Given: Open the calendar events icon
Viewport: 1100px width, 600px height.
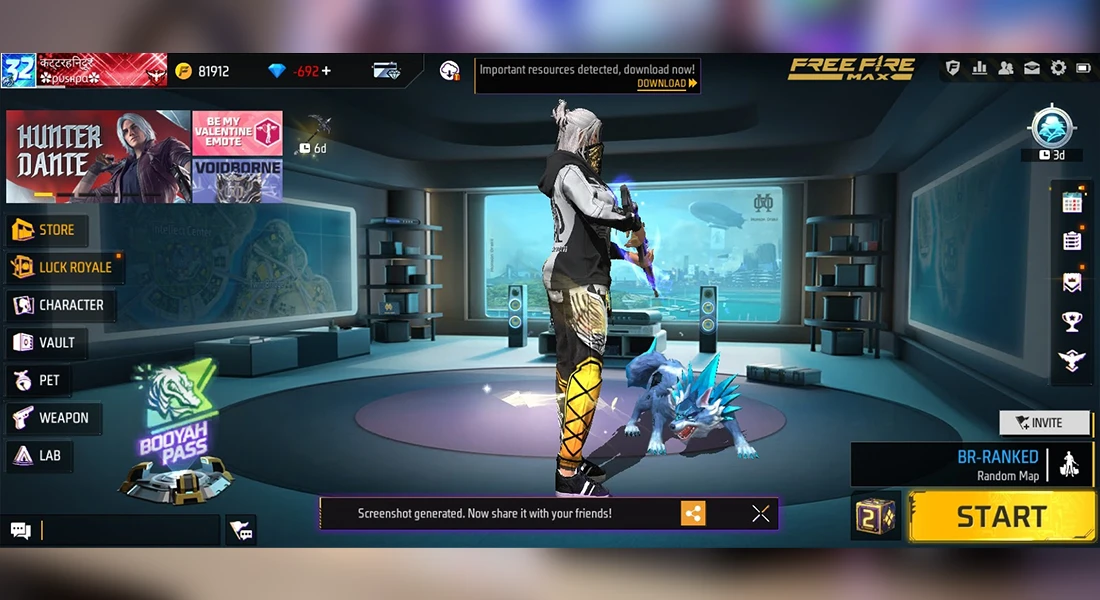Looking at the screenshot, I should click(1072, 201).
